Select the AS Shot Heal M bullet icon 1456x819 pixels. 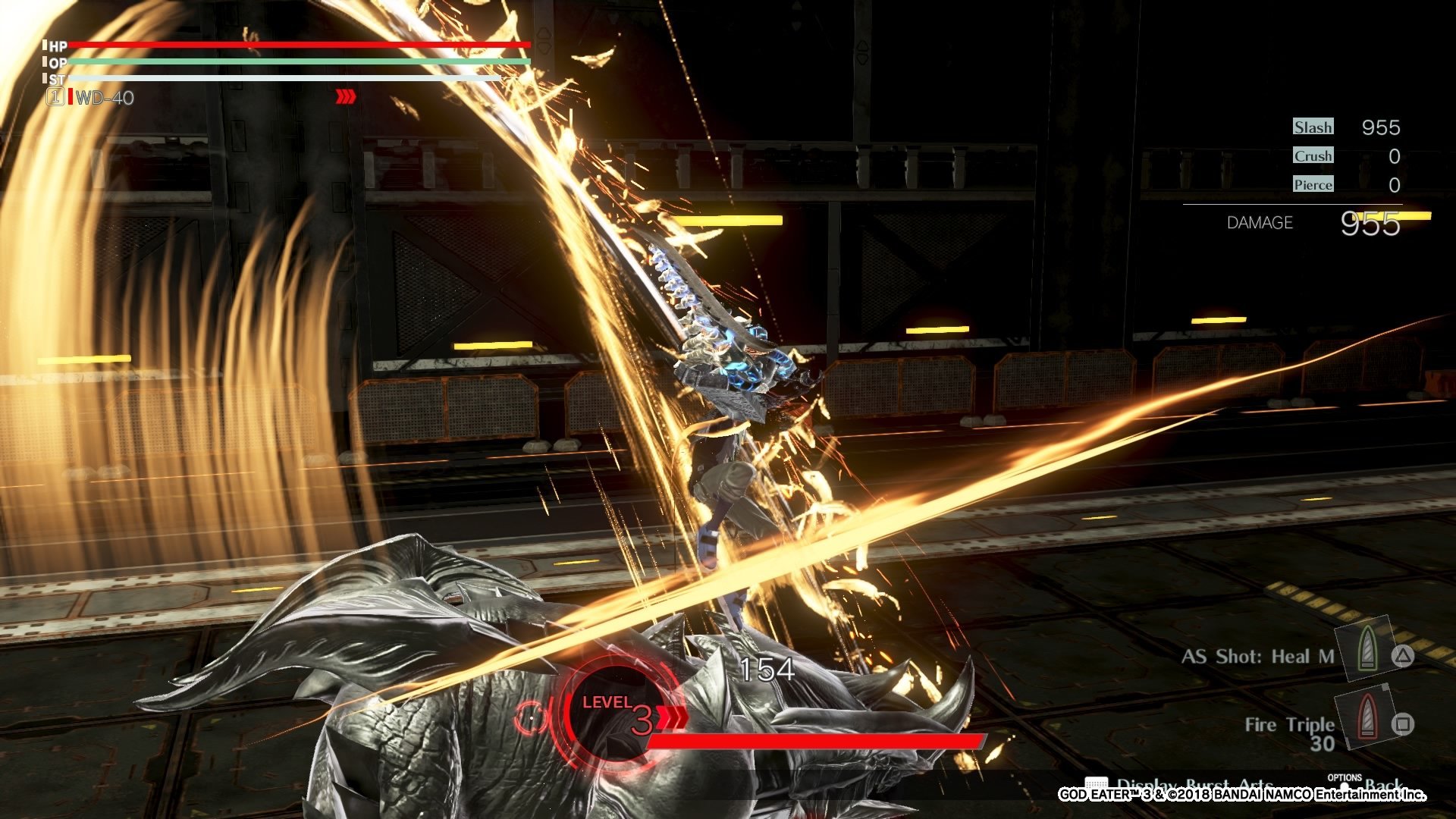(1367, 649)
